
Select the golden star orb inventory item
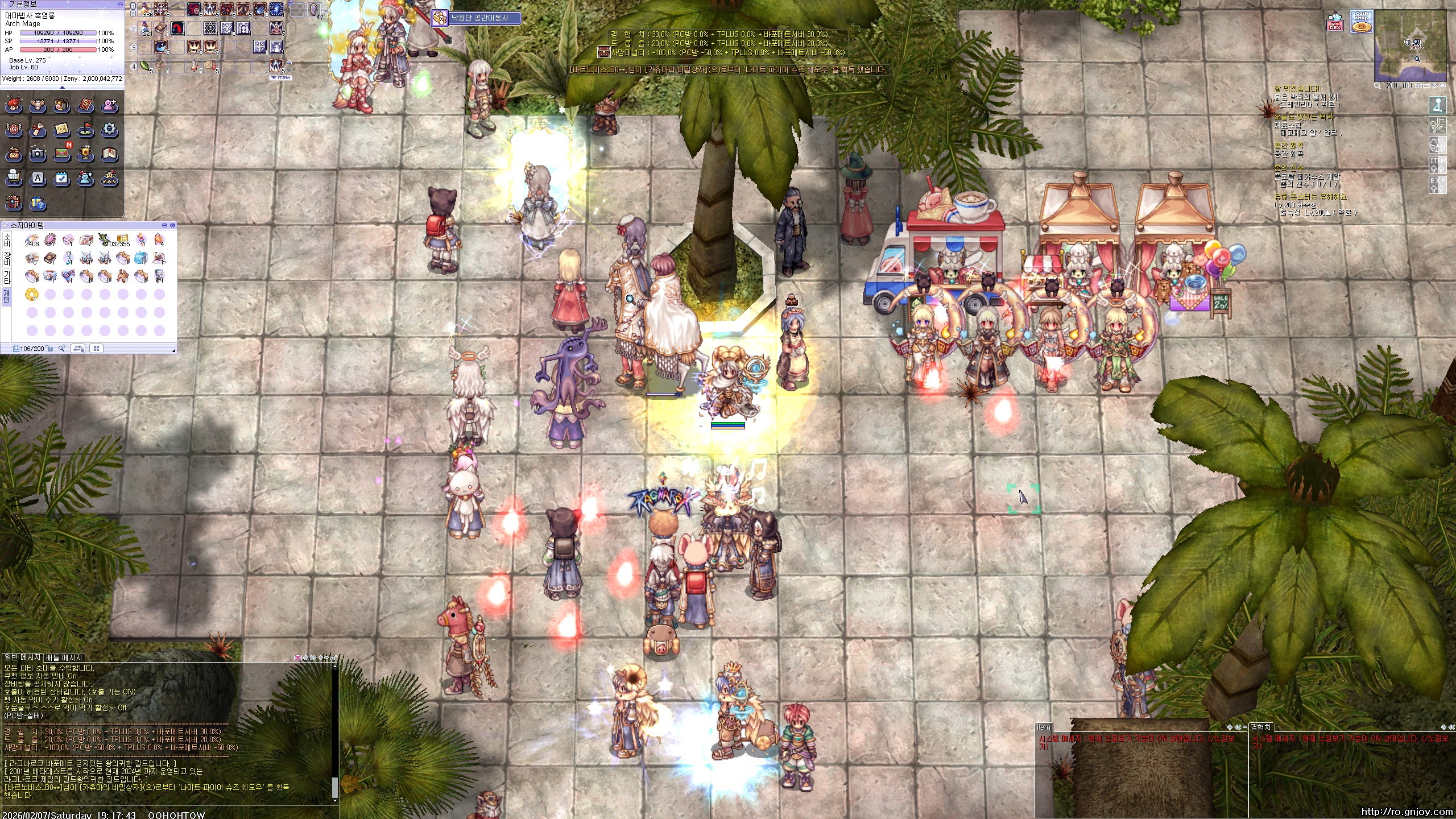[32, 294]
